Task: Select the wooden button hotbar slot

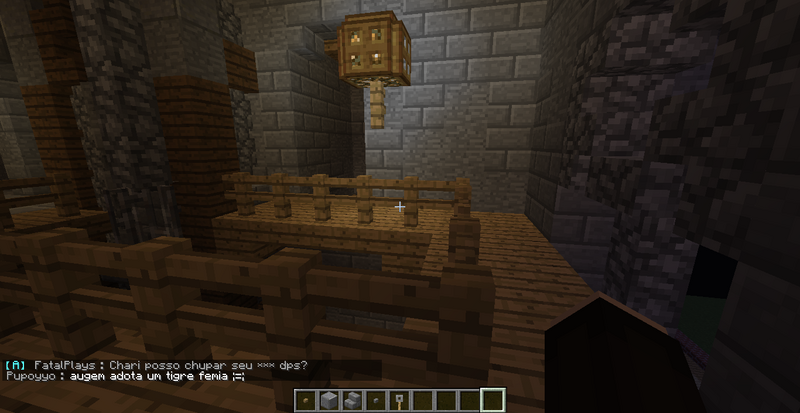Action: tap(306, 401)
